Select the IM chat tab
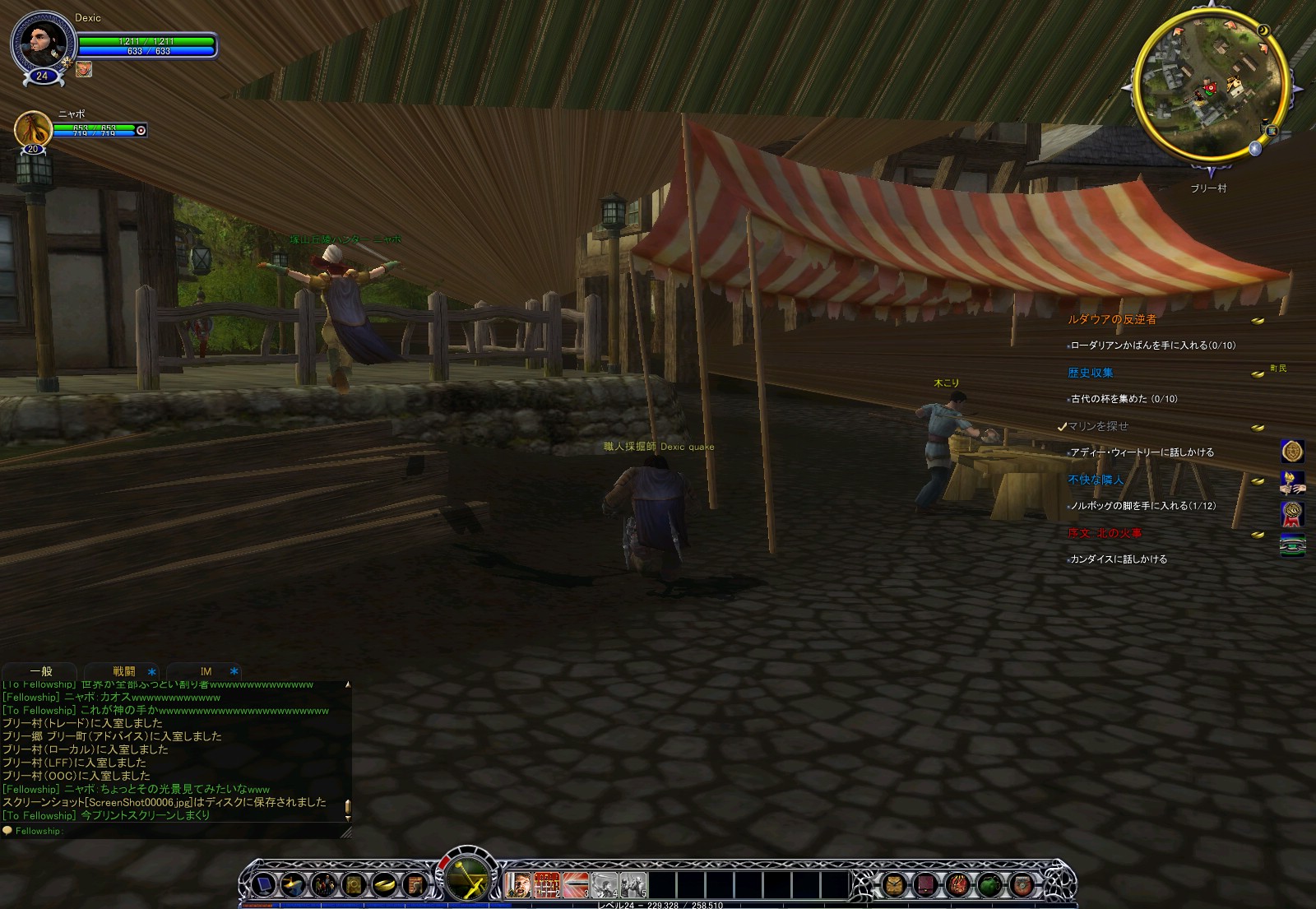Screen dimensions: 1316x909 [206, 671]
